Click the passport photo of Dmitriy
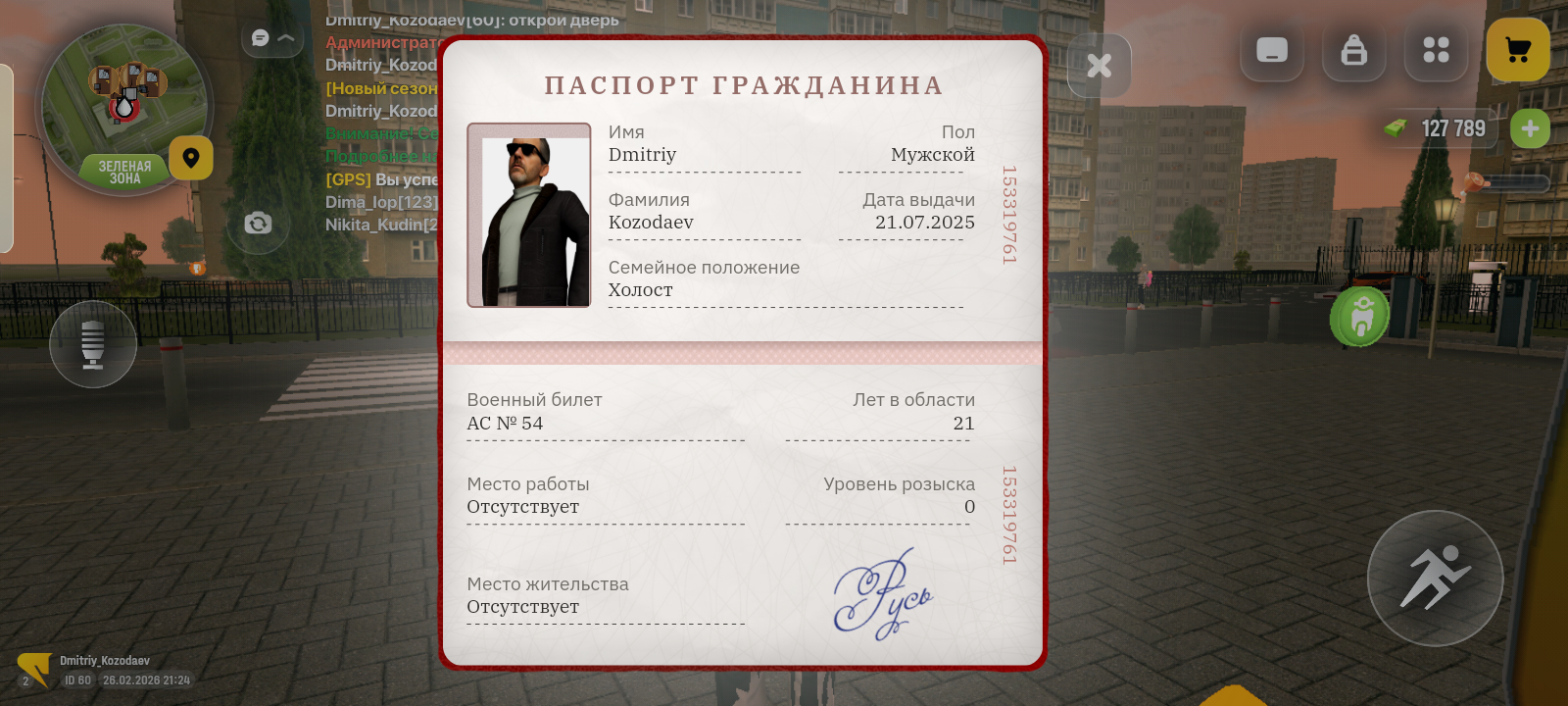Image resolution: width=1568 pixels, height=706 pixels. coord(528,214)
